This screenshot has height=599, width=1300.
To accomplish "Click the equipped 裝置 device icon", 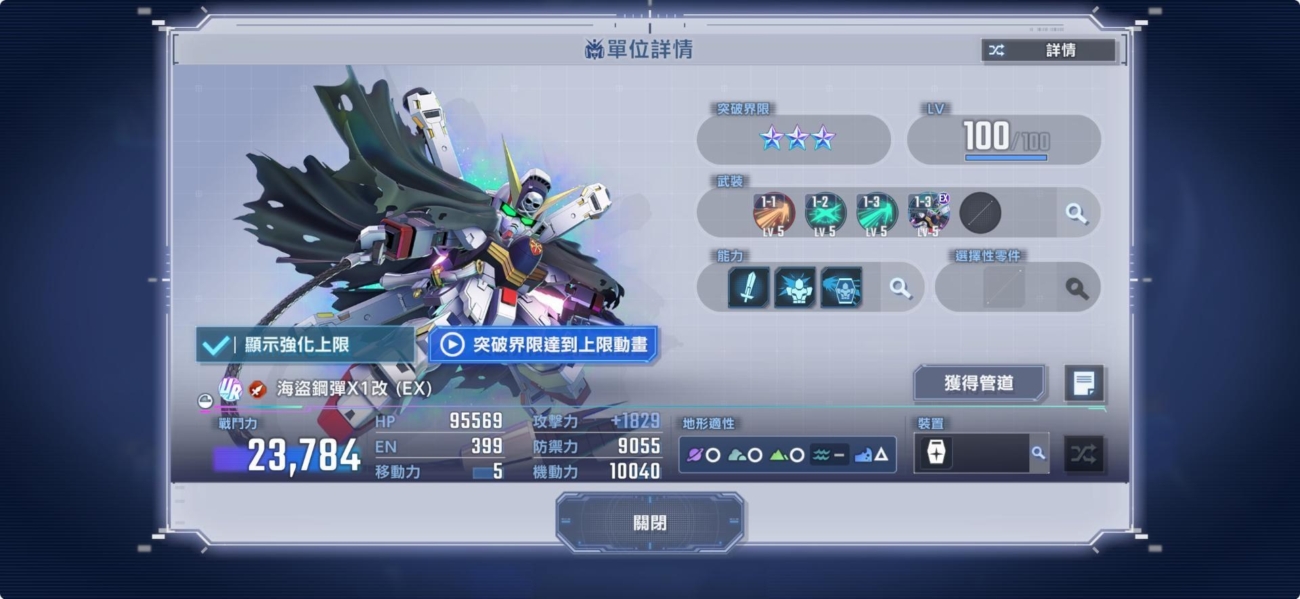I will (936, 453).
